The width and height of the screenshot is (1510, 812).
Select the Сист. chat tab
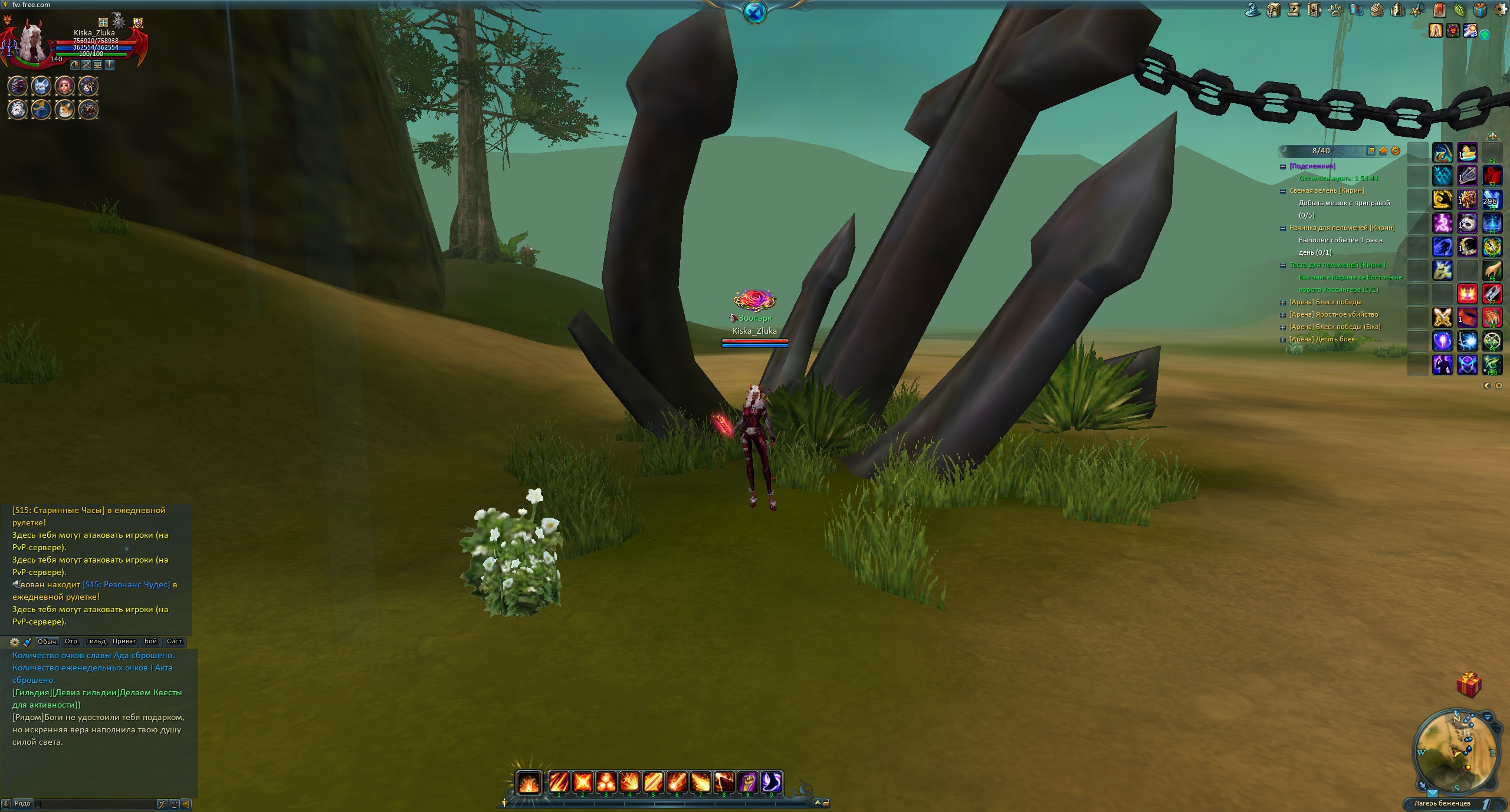tap(175, 642)
